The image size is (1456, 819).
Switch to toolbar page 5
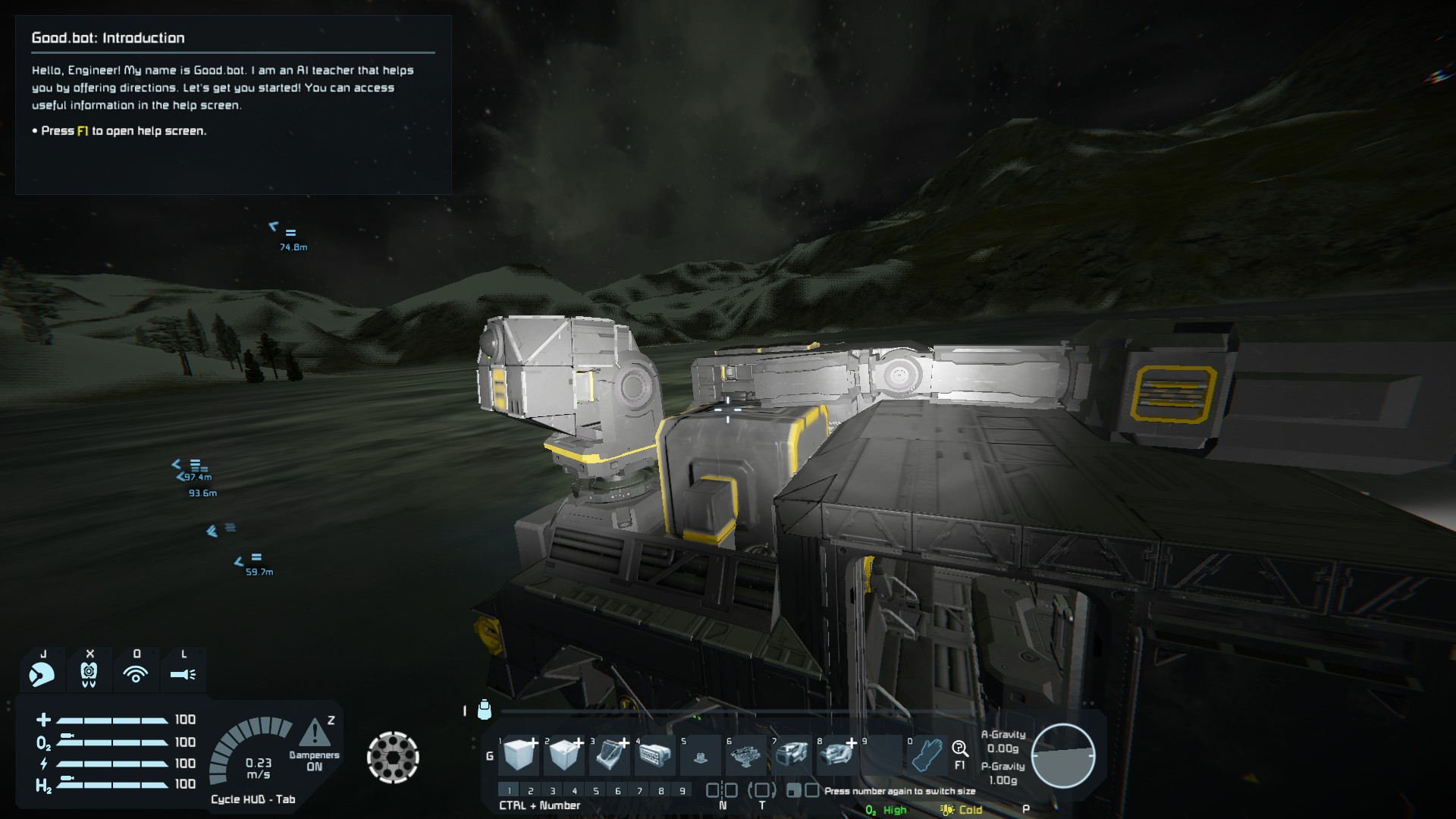(x=596, y=791)
